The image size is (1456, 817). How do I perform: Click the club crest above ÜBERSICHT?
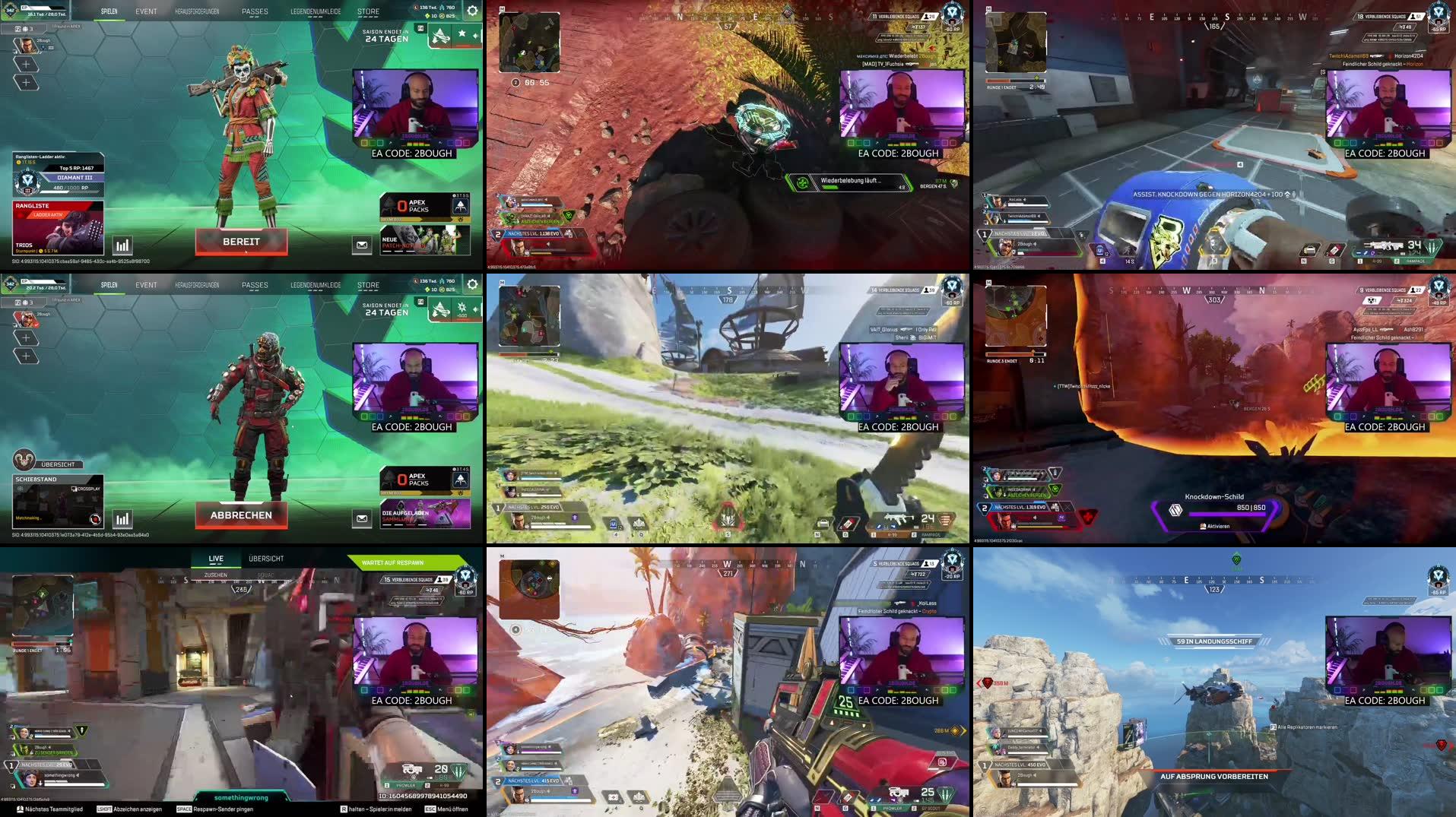click(24, 461)
